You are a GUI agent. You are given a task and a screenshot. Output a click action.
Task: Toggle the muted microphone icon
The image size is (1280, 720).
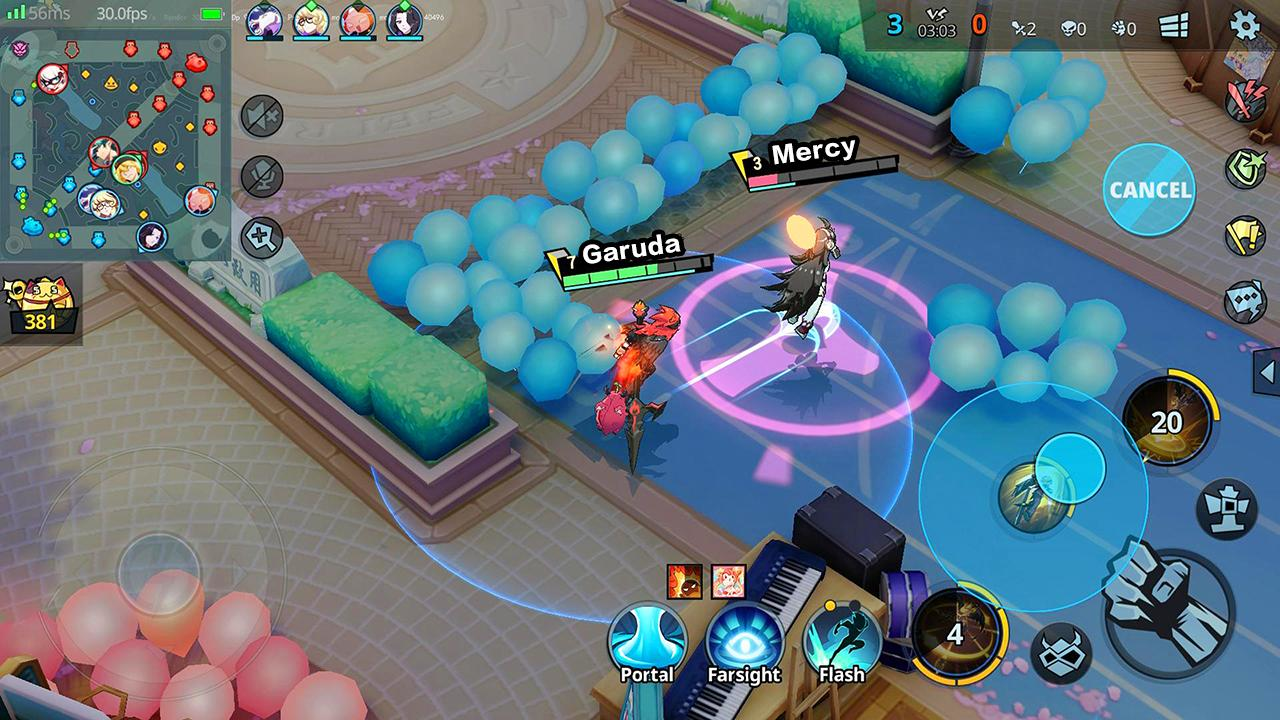(262, 177)
